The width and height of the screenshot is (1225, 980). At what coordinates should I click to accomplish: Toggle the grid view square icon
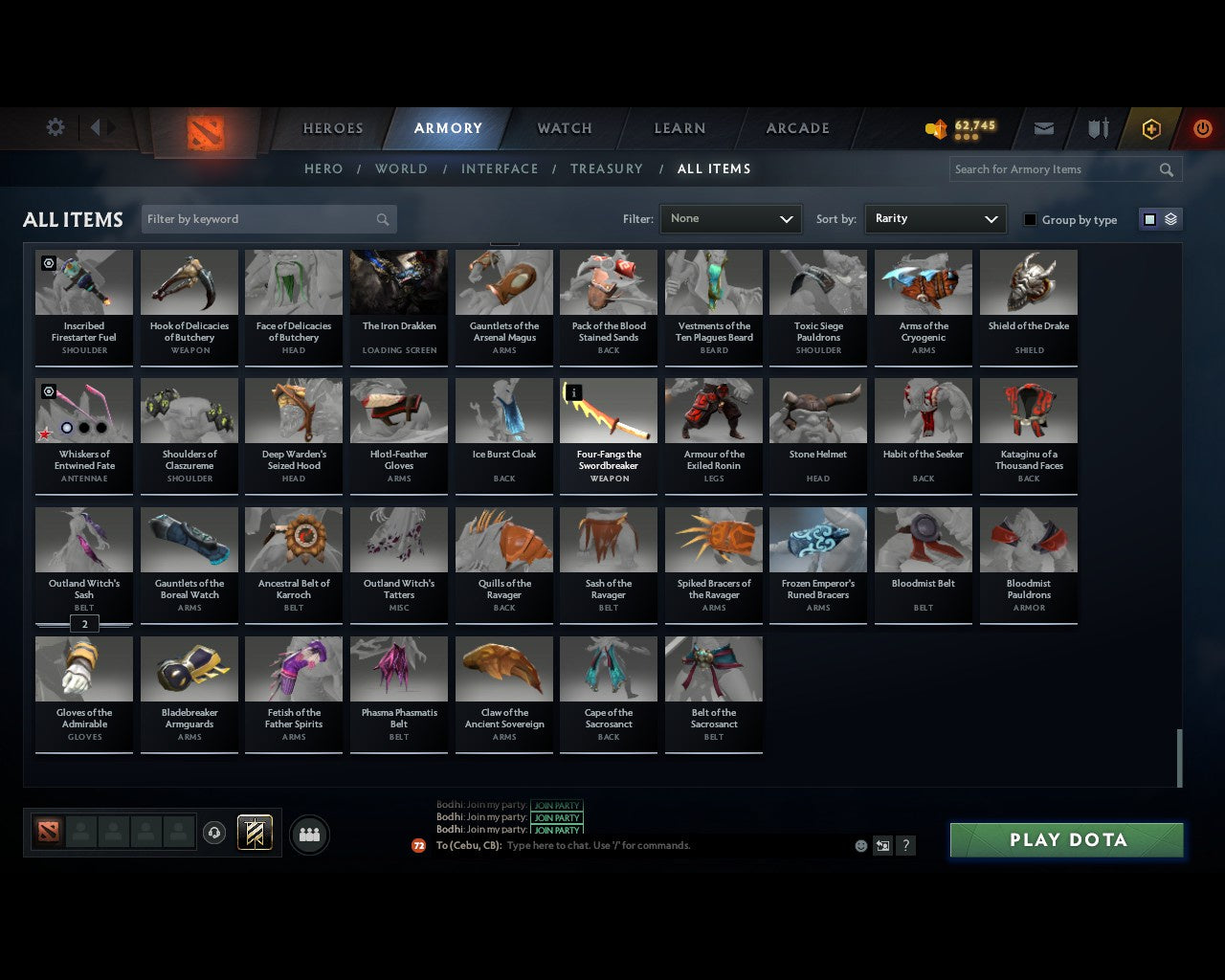pos(1149,219)
